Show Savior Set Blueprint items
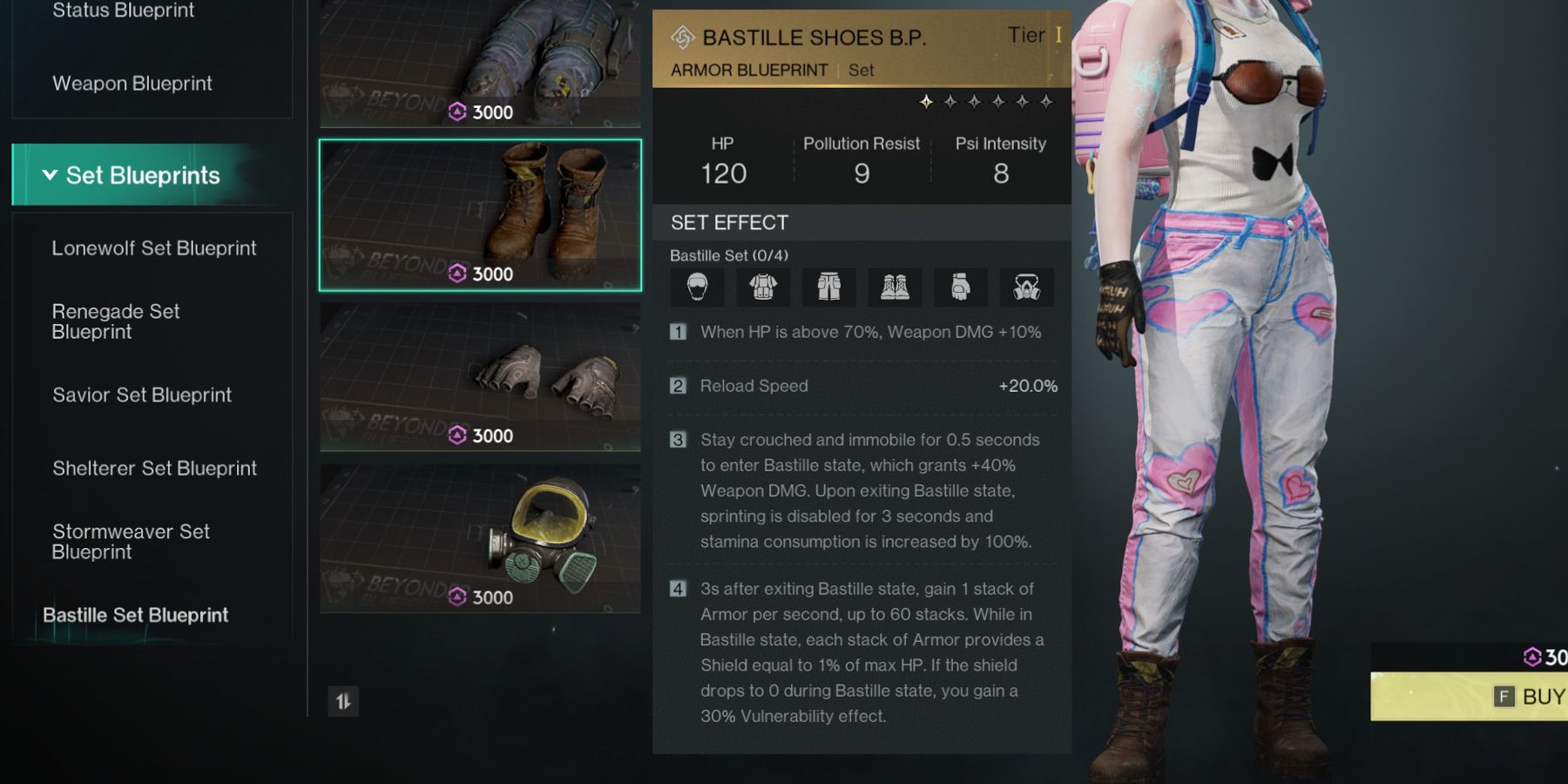 coord(142,395)
